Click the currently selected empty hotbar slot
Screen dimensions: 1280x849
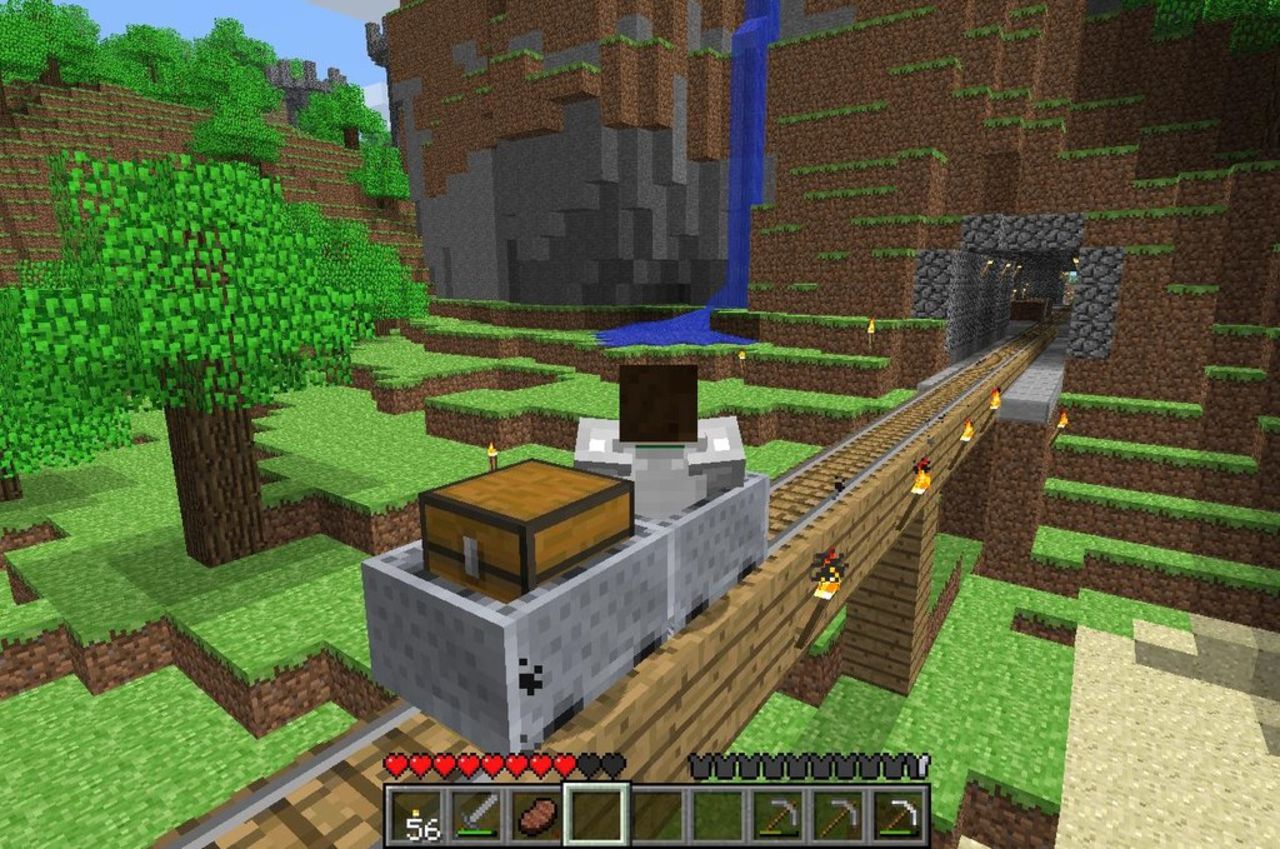point(594,815)
